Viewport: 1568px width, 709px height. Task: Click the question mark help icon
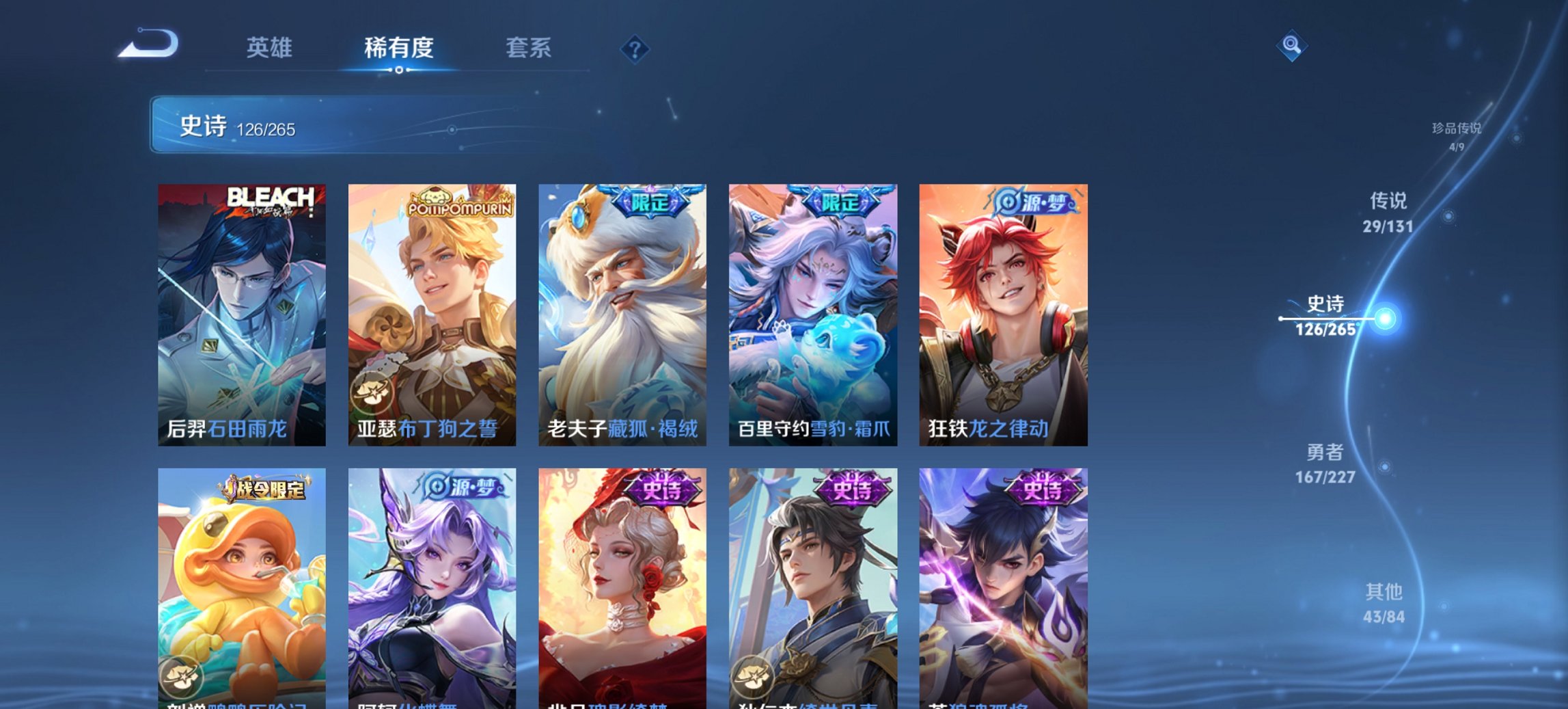tap(635, 50)
